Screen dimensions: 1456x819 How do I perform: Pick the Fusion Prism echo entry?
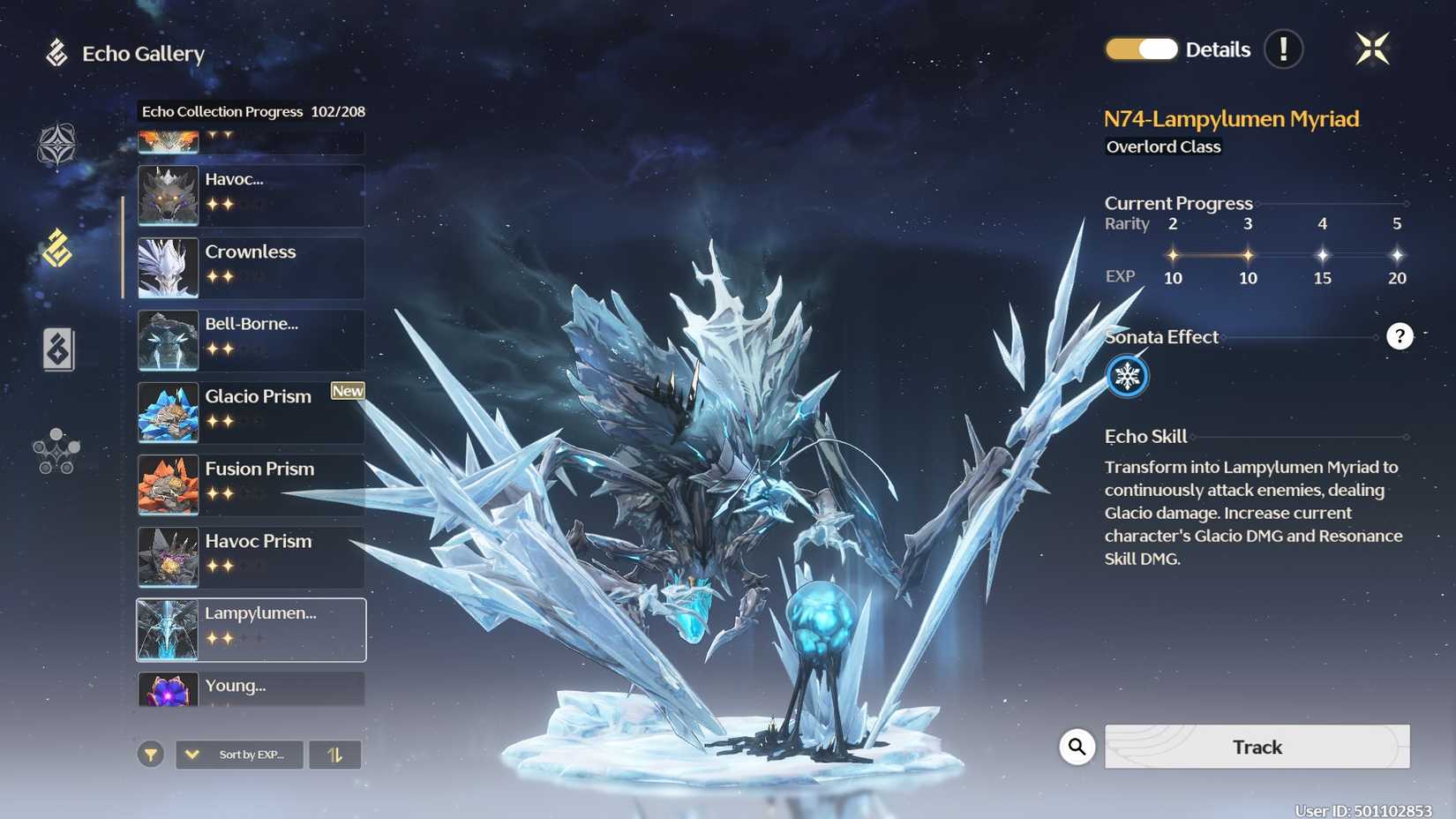(251, 485)
